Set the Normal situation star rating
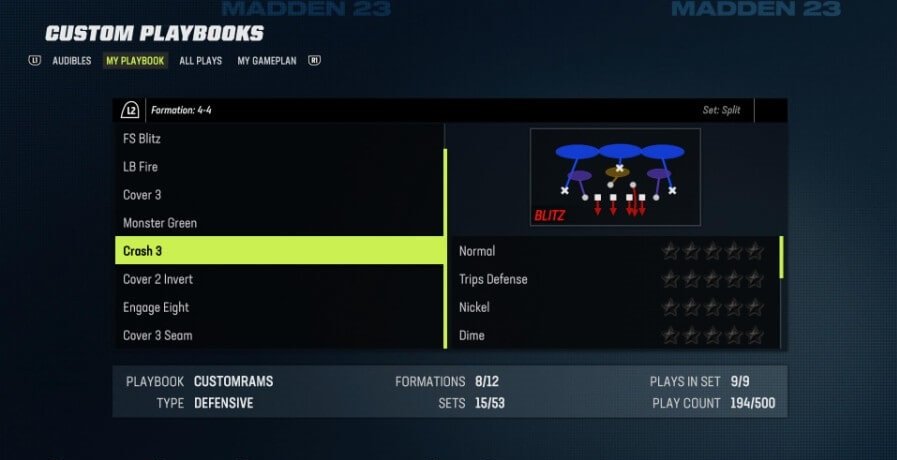Screen dimensions: 897x460 [712, 251]
